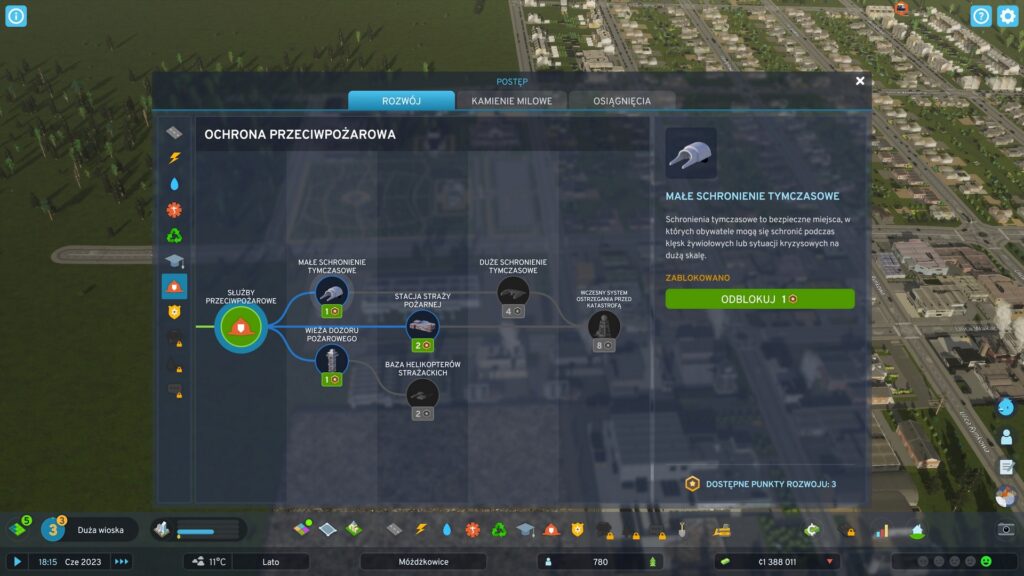Screen dimensions: 1024x576
Task: Open the electricity category in the sidebar
Action: [x=174, y=158]
